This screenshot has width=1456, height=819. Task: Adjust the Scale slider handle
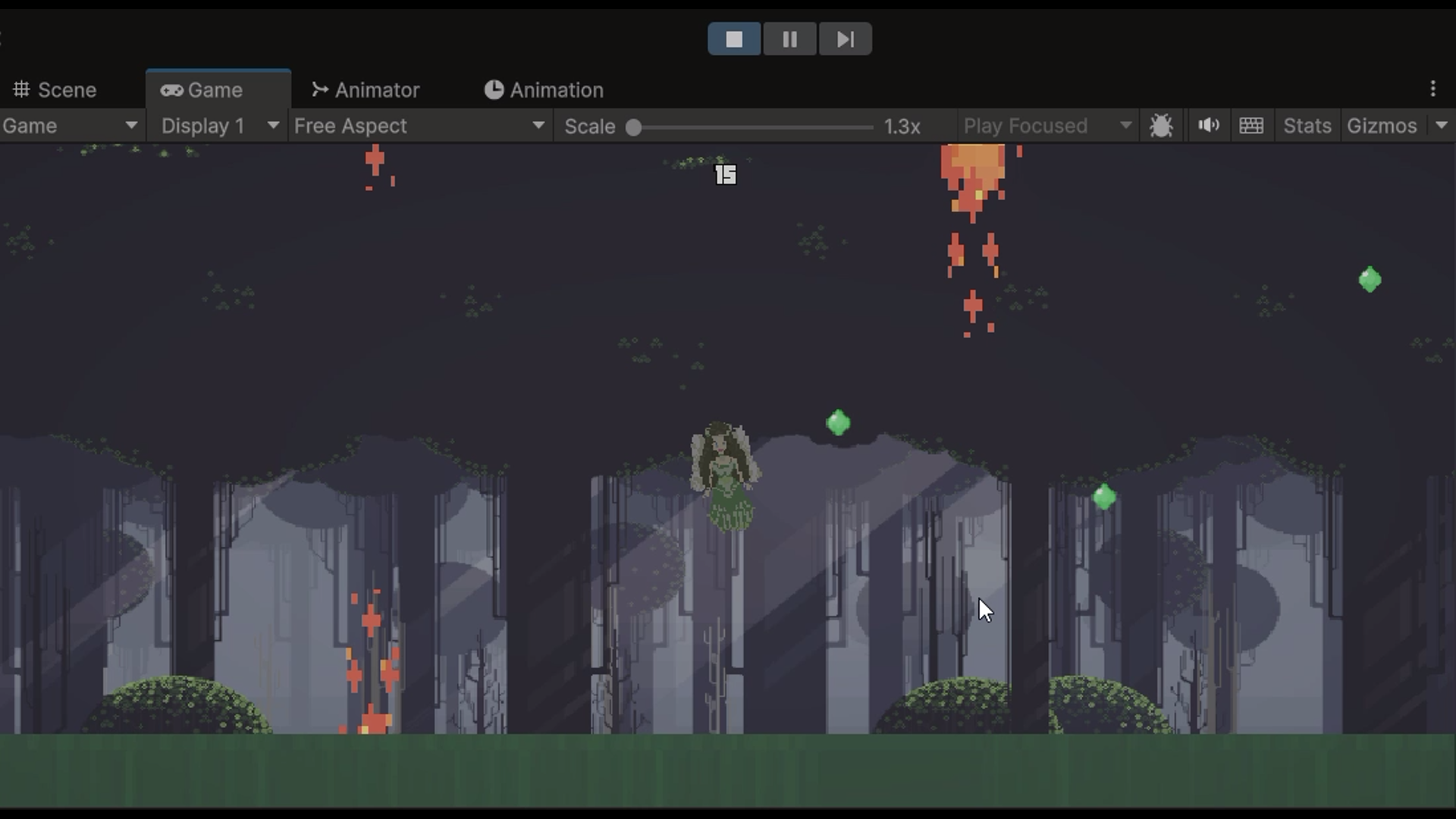634,127
